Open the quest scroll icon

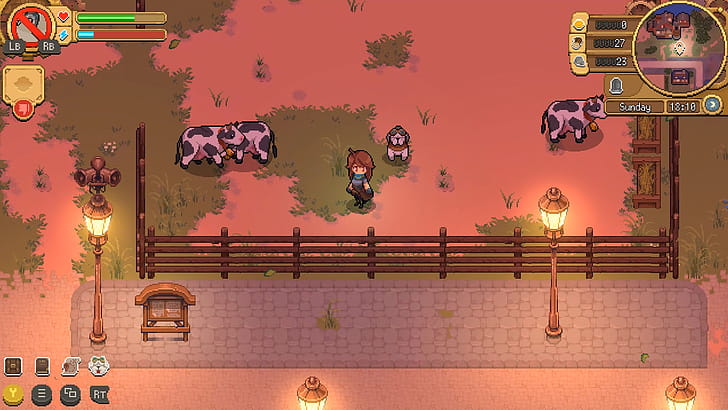[71, 366]
